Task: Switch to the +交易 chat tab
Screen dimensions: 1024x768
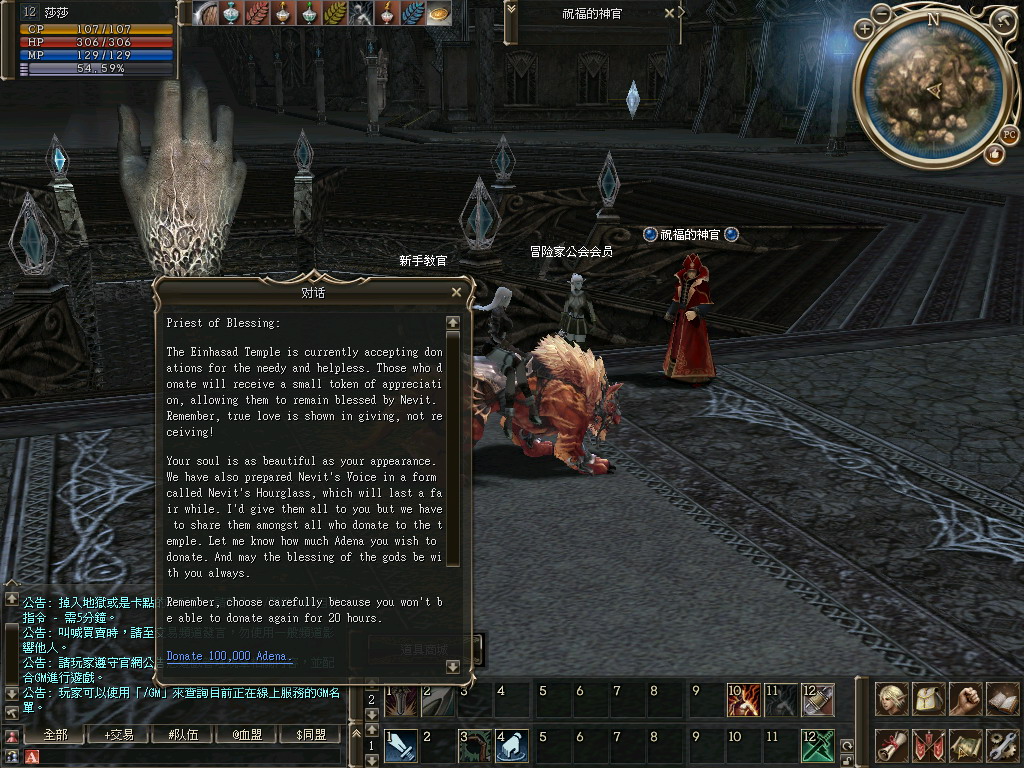Action: click(x=118, y=735)
